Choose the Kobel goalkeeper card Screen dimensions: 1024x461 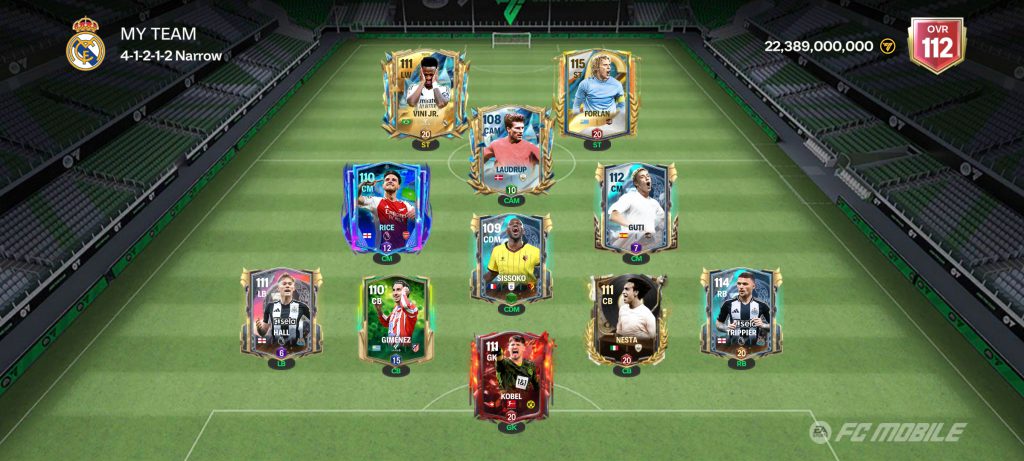511,377
